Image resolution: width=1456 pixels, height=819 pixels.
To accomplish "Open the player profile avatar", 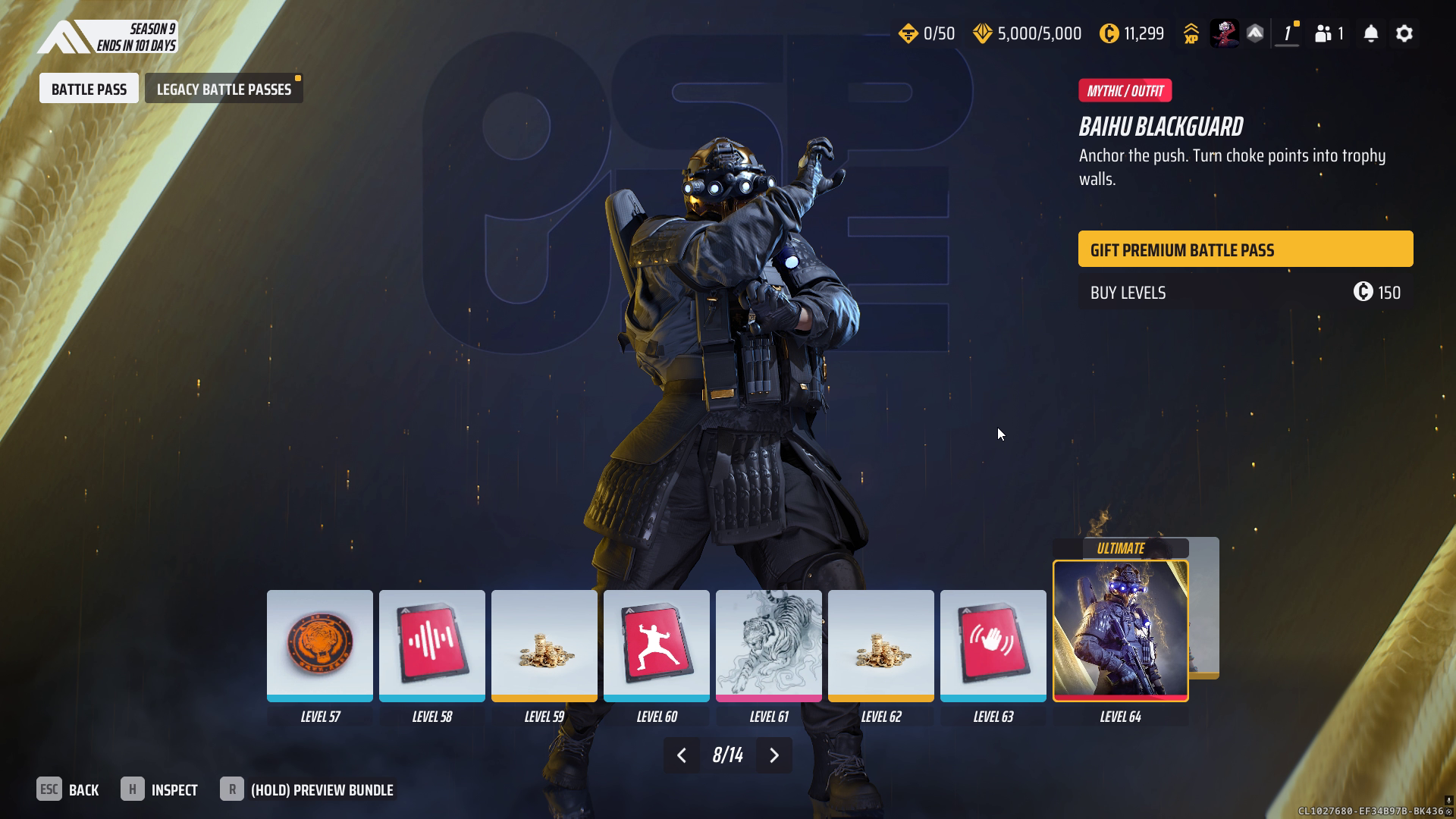I will tap(1223, 33).
